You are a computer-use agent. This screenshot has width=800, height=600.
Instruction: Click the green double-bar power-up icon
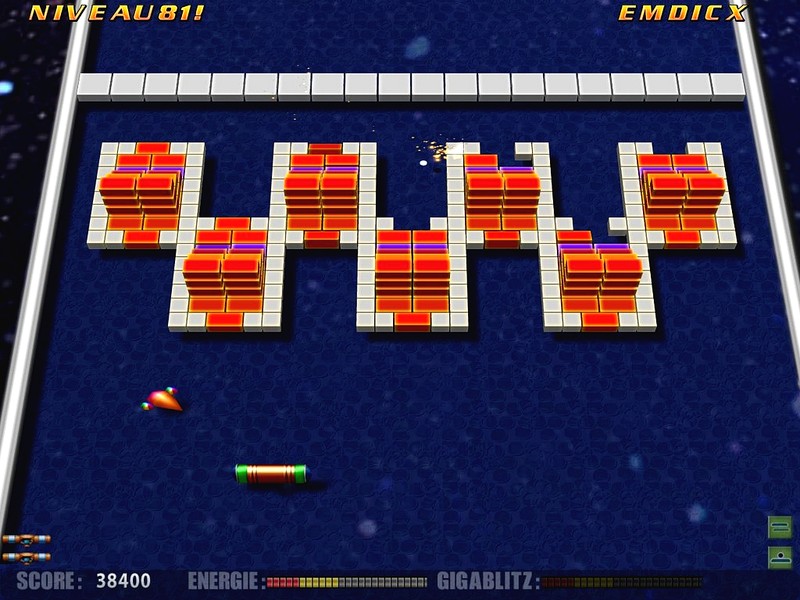tap(780, 527)
